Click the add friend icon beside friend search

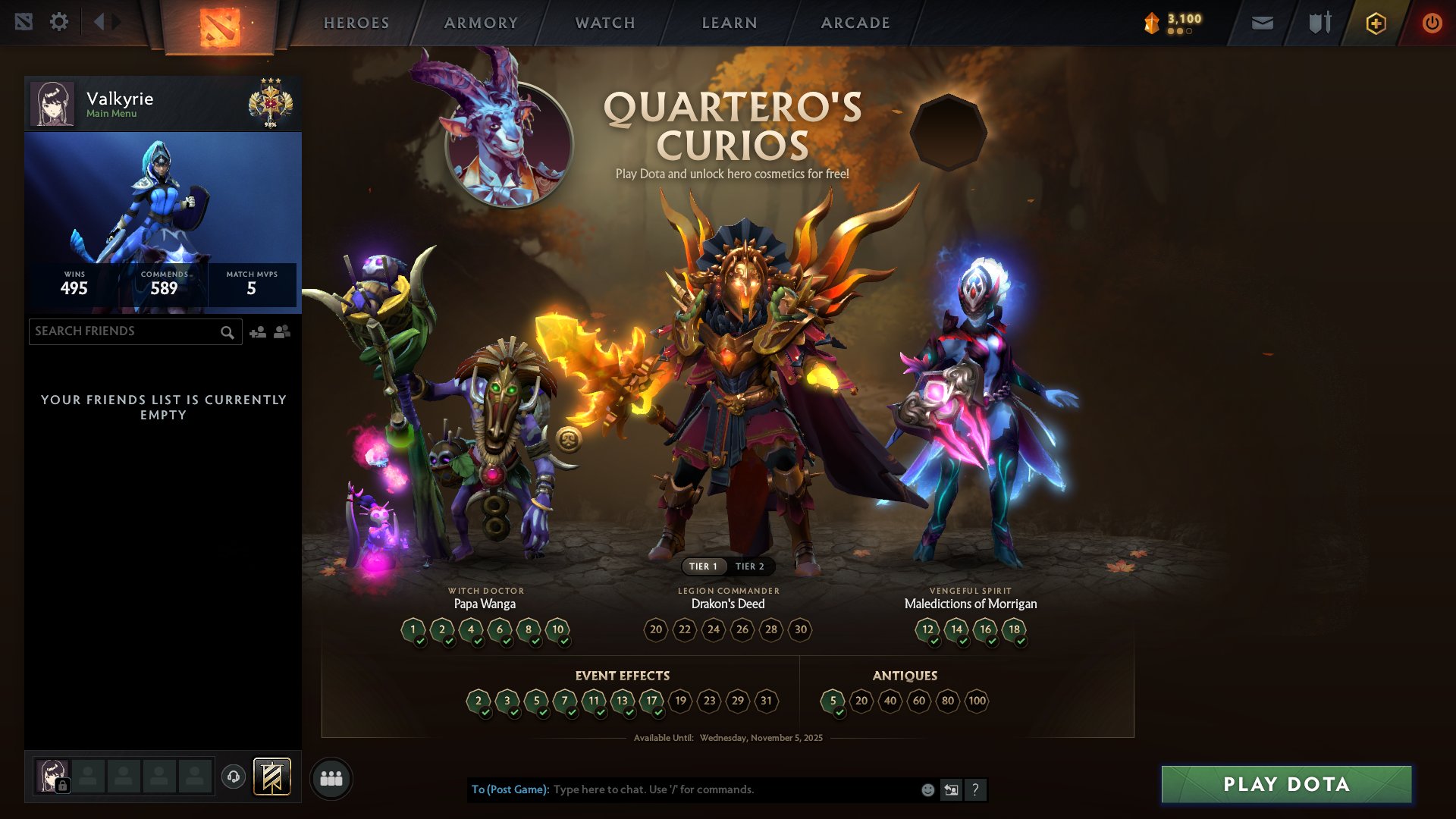(x=256, y=331)
